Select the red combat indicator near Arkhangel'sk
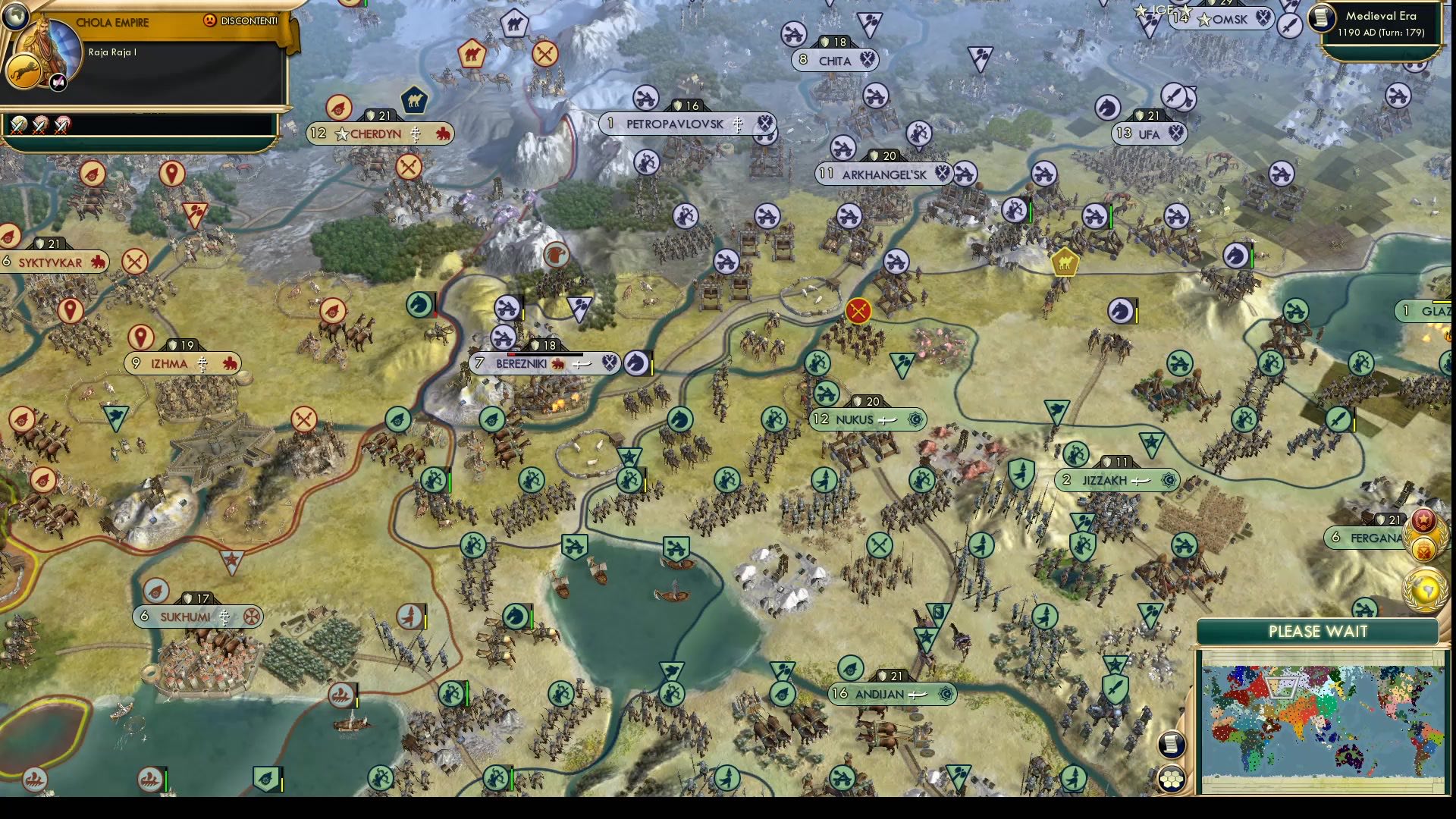Image resolution: width=1456 pixels, height=819 pixels. click(x=858, y=309)
